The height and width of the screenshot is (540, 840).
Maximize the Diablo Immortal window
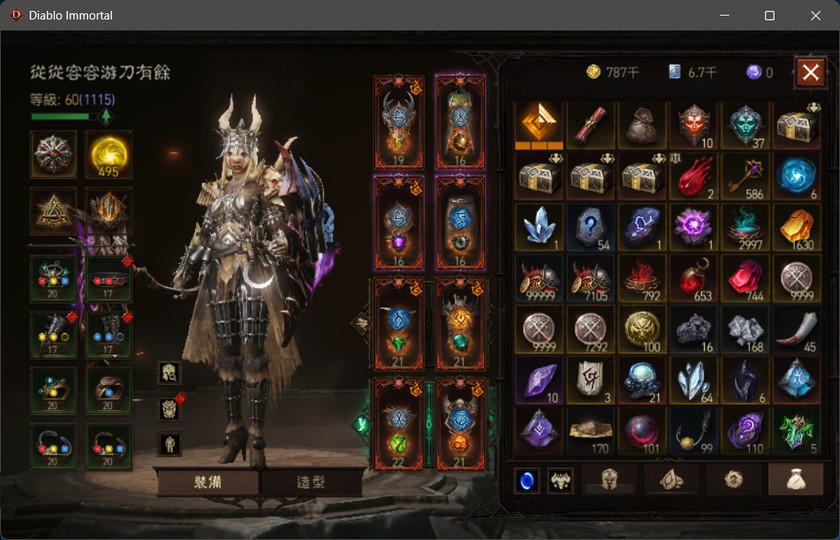(769, 15)
